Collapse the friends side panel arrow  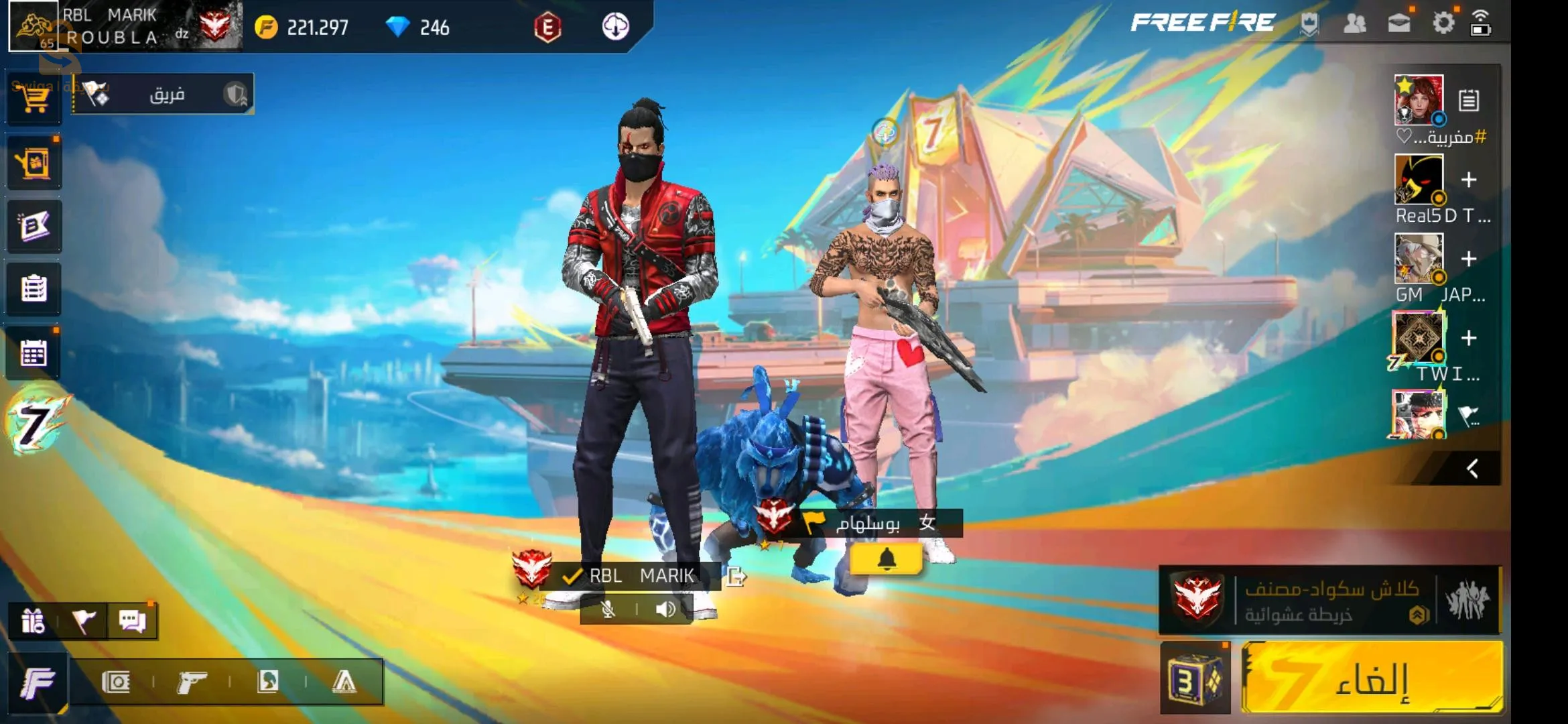(1472, 469)
